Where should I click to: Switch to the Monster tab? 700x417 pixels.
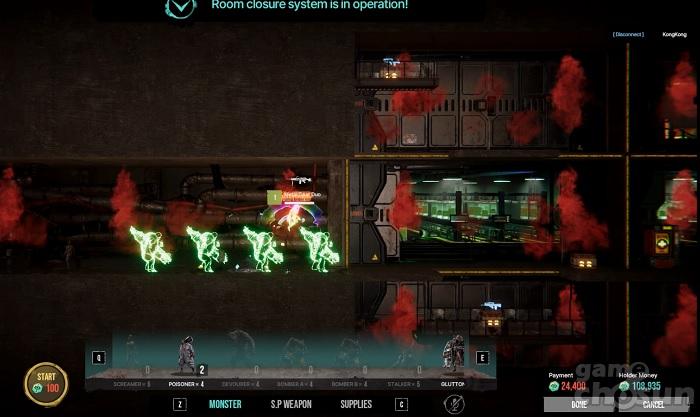tap(225, 404)
